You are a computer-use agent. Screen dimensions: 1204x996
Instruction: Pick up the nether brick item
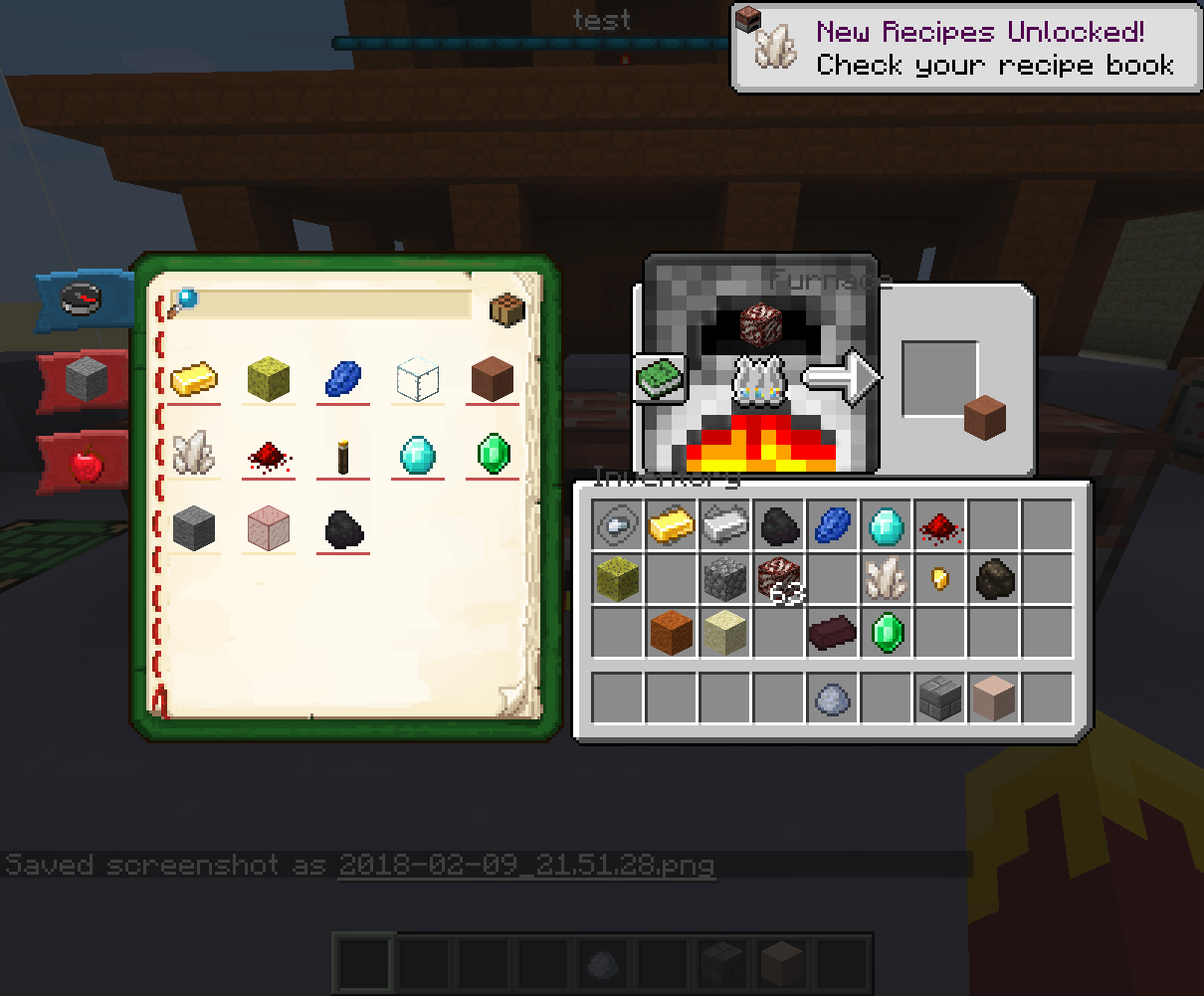coord(832,632)
